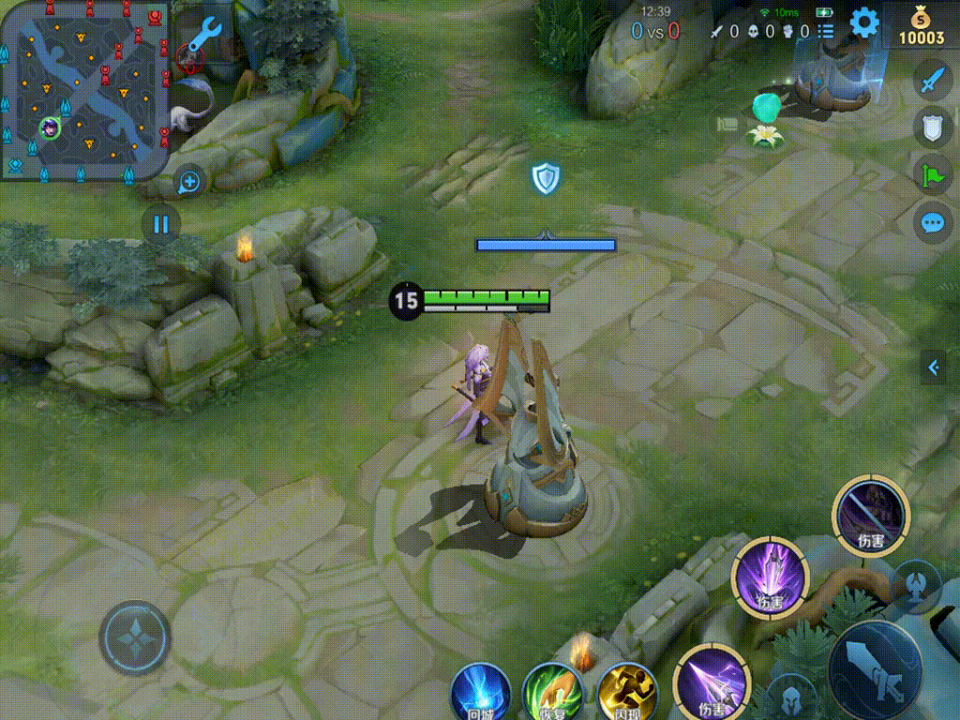
Task: Activate the 恢复 restore spell
Action: tap(552, 692)
